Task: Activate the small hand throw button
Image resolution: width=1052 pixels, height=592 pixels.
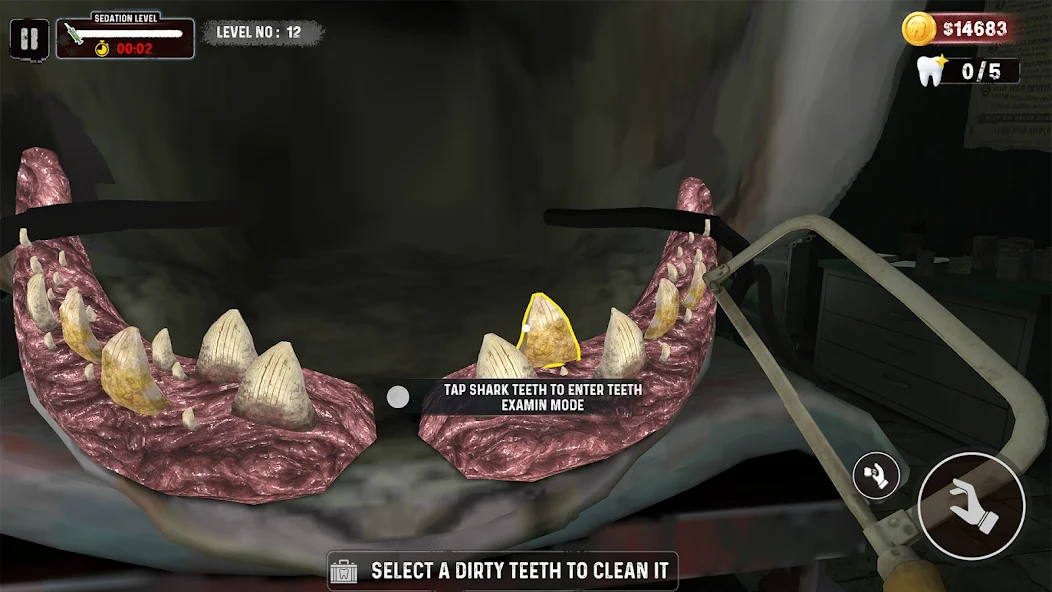Action: [876, 476]
